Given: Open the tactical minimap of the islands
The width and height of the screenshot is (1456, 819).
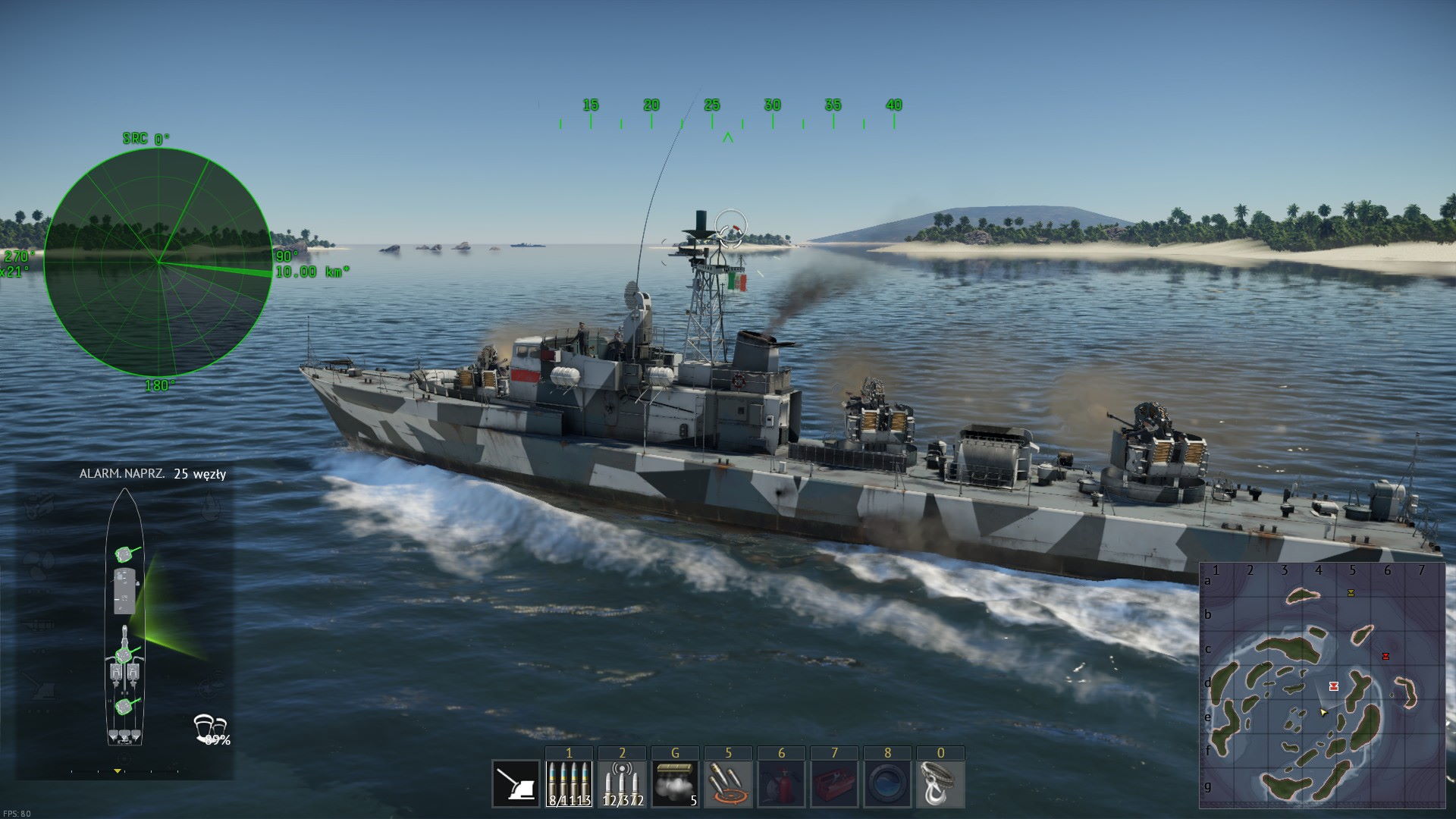Looking at the screenshot, I should [x=1322, y=686].
